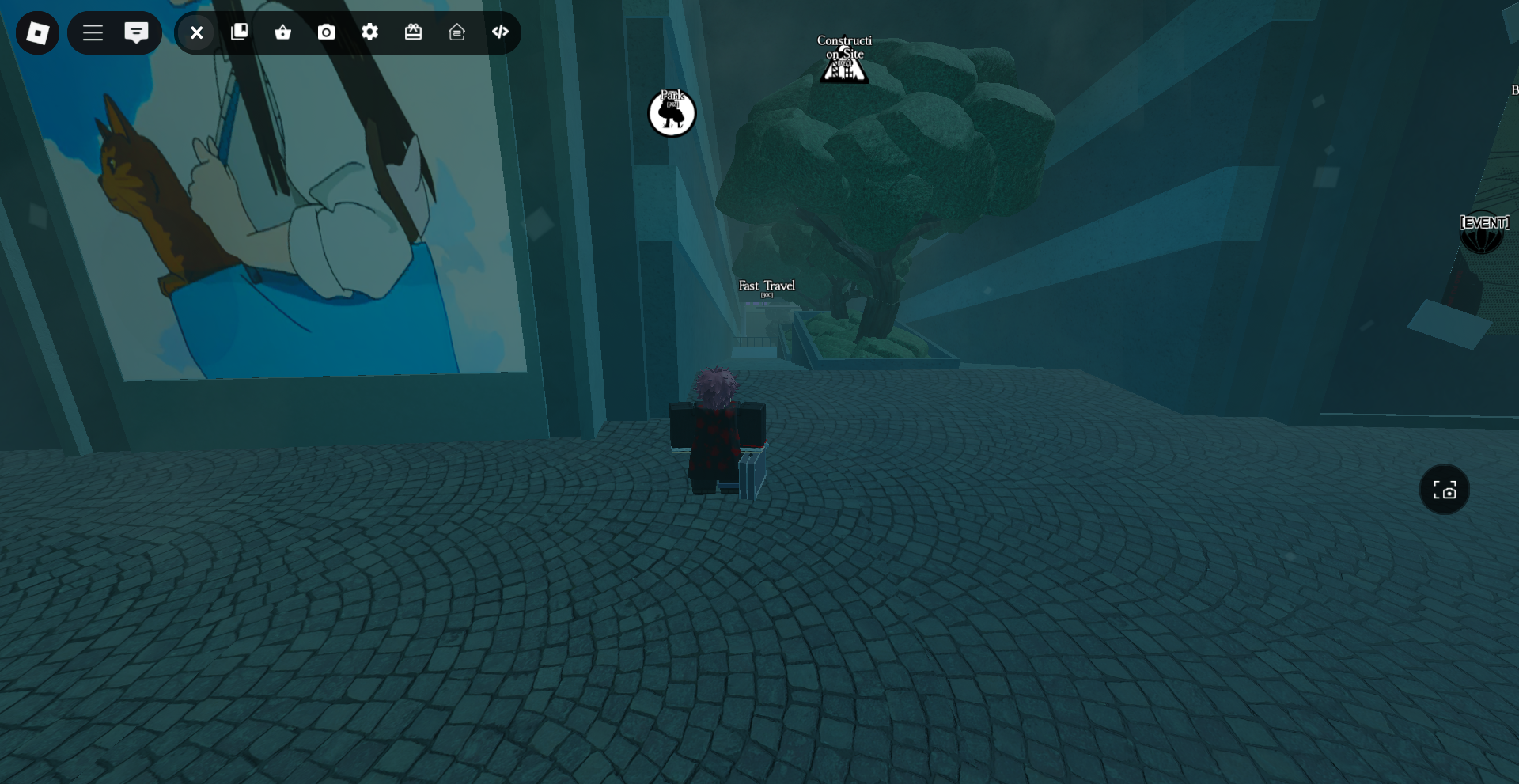Select the Fast Travel label

[x=766, y=287]
